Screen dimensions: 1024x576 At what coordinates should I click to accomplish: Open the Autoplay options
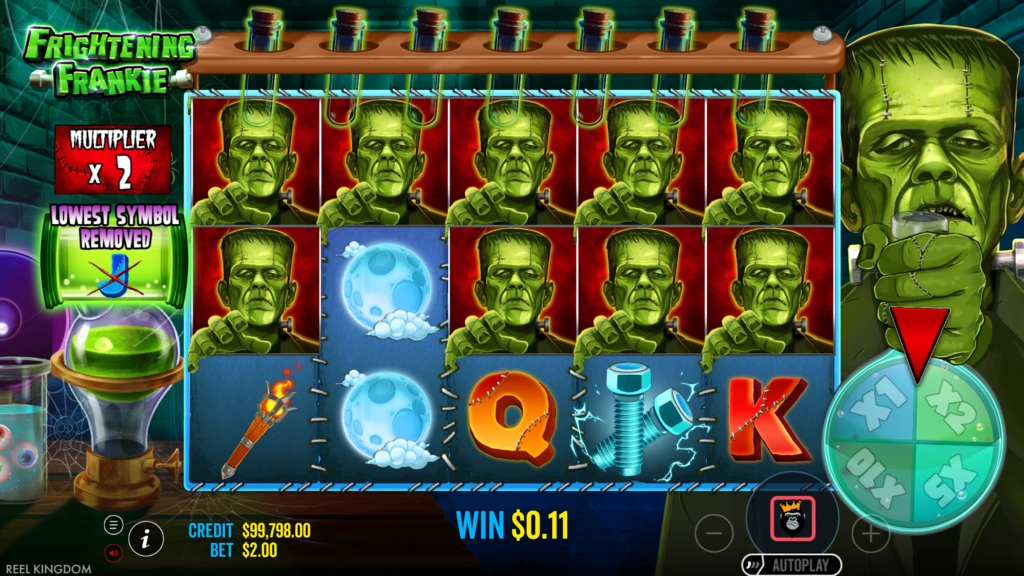[792, 565]
